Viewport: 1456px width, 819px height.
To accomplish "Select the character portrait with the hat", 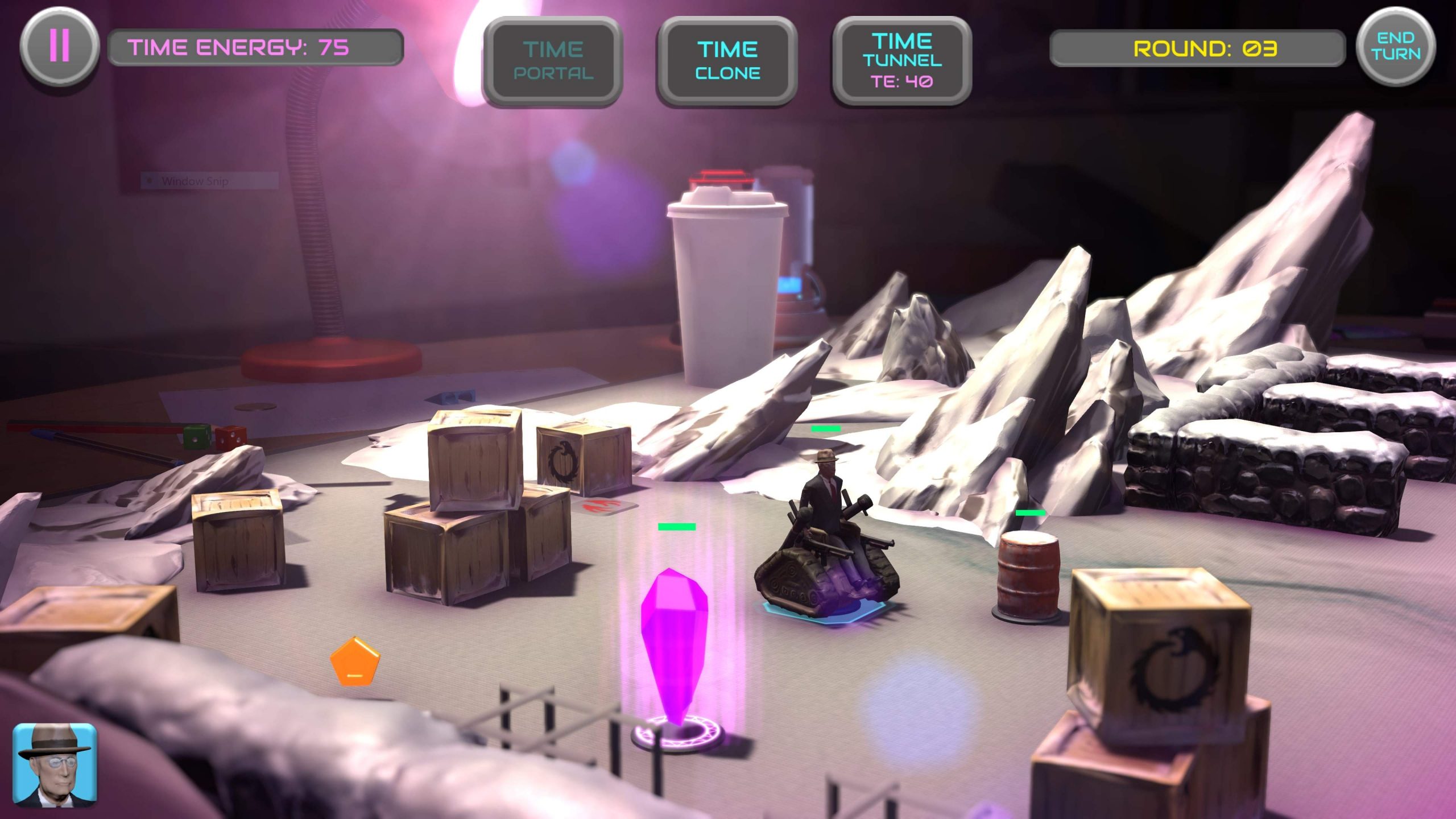I will 55,764.
